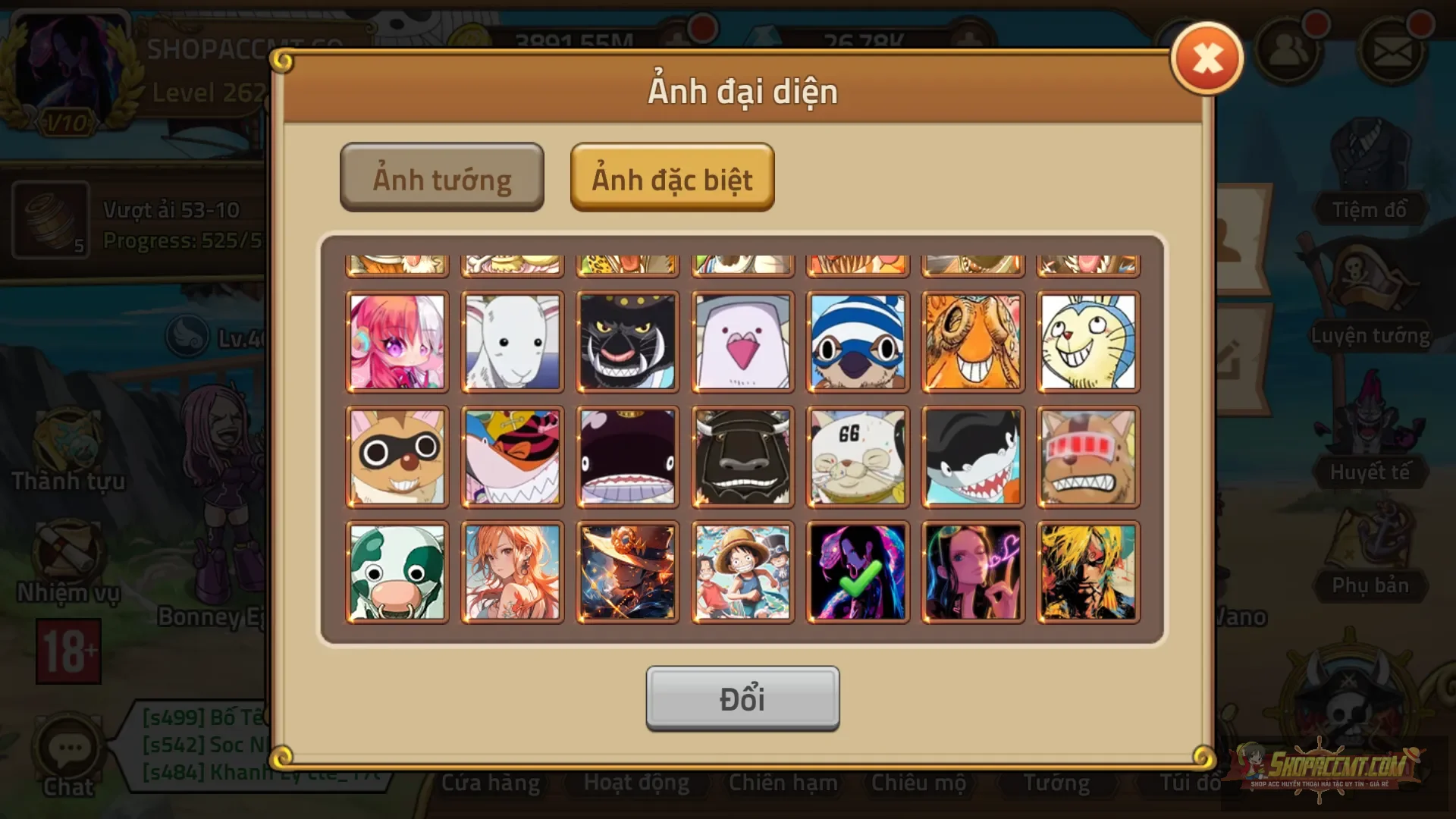Viewport: 1456px width, 819px height.
Task: Select the white goat avatar
Action: pos(512,342)
